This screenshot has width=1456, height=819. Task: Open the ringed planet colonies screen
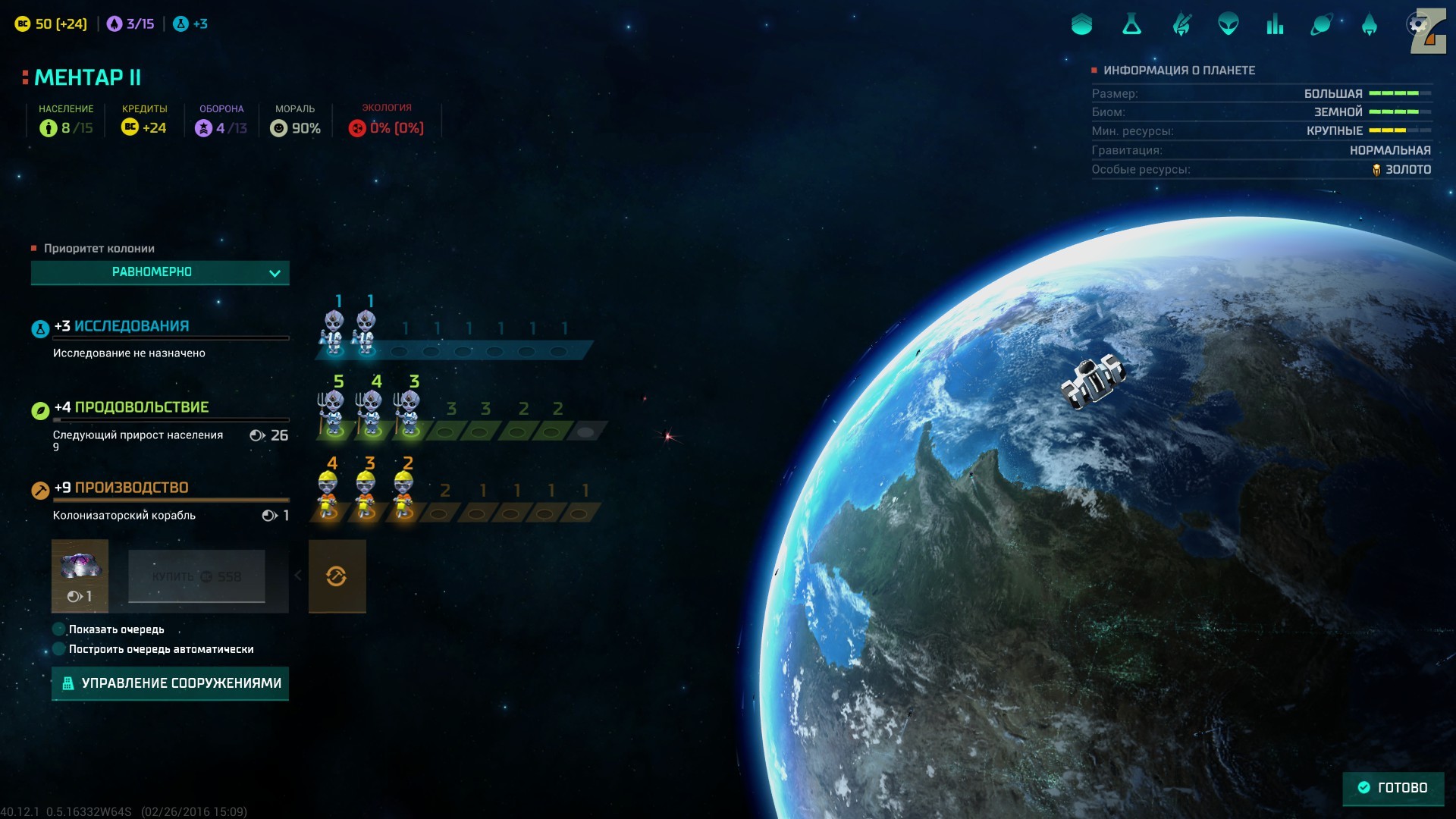point(1321,25)
